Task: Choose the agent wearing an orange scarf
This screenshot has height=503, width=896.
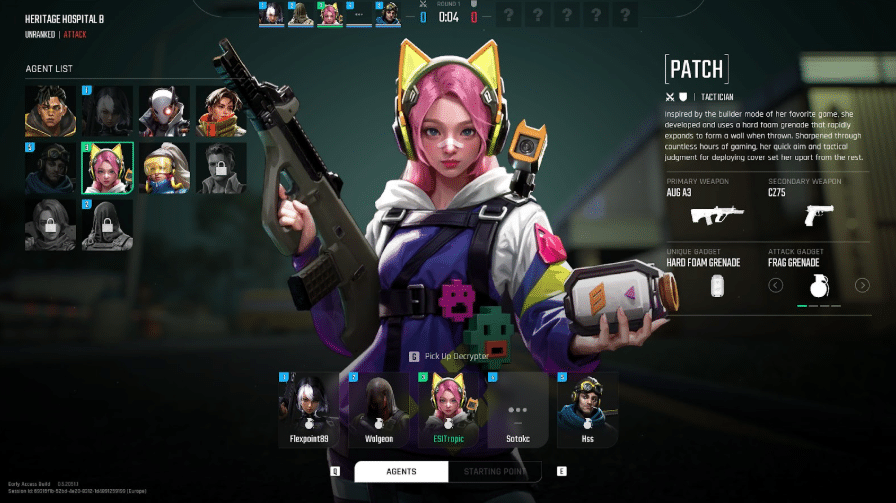Action: [x=220, y=111]
